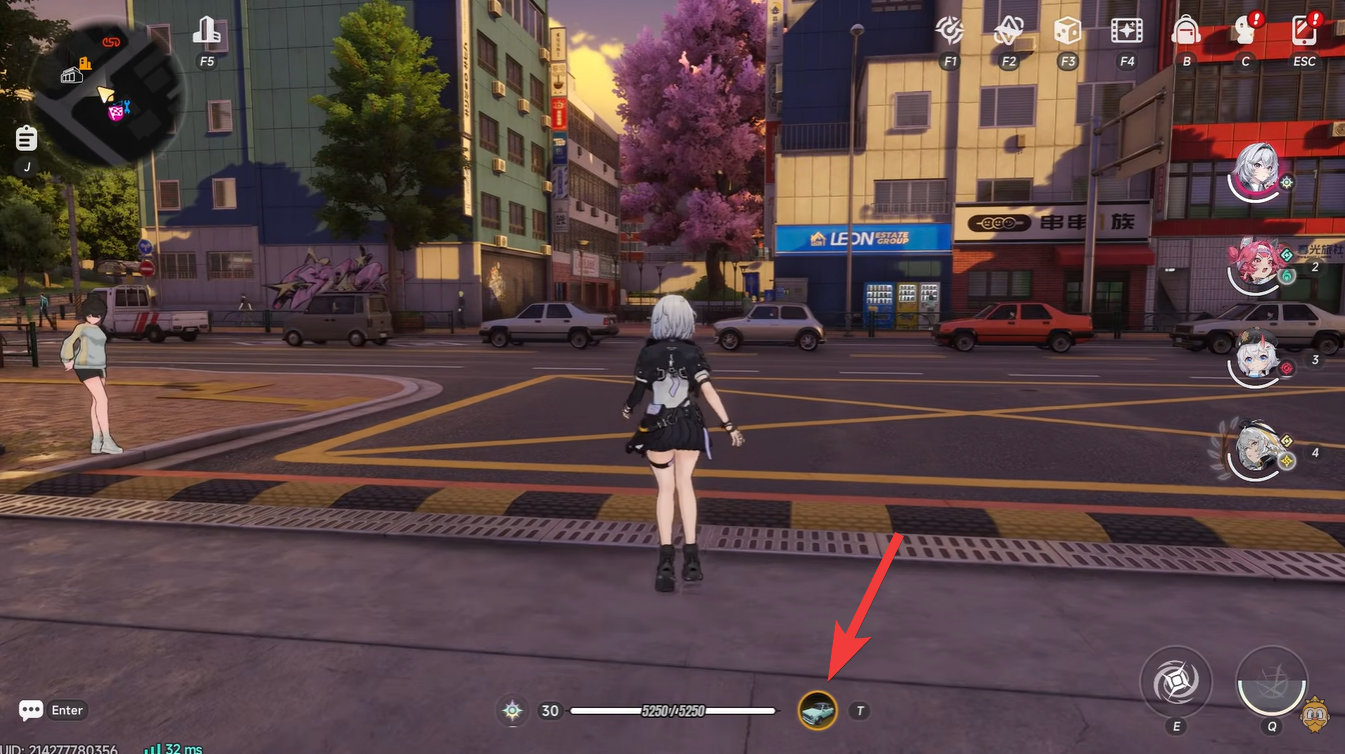Open the triangular star emblem menu
Image resolution: width=1345 pixels, height=754 pixels.
click(x=1008, y=31)
